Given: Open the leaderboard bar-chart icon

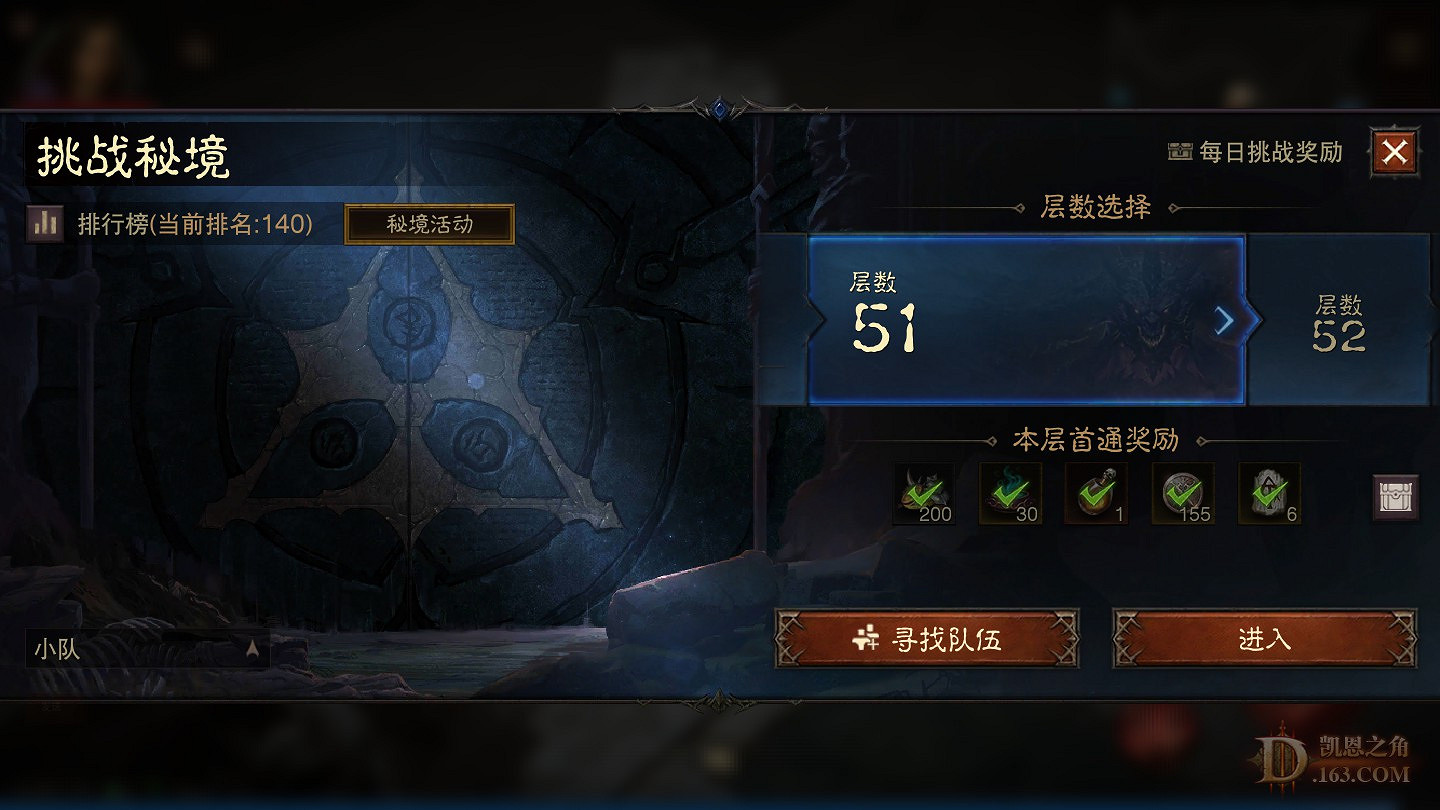Looking at the screenshot, I should [x=45, y=224].
